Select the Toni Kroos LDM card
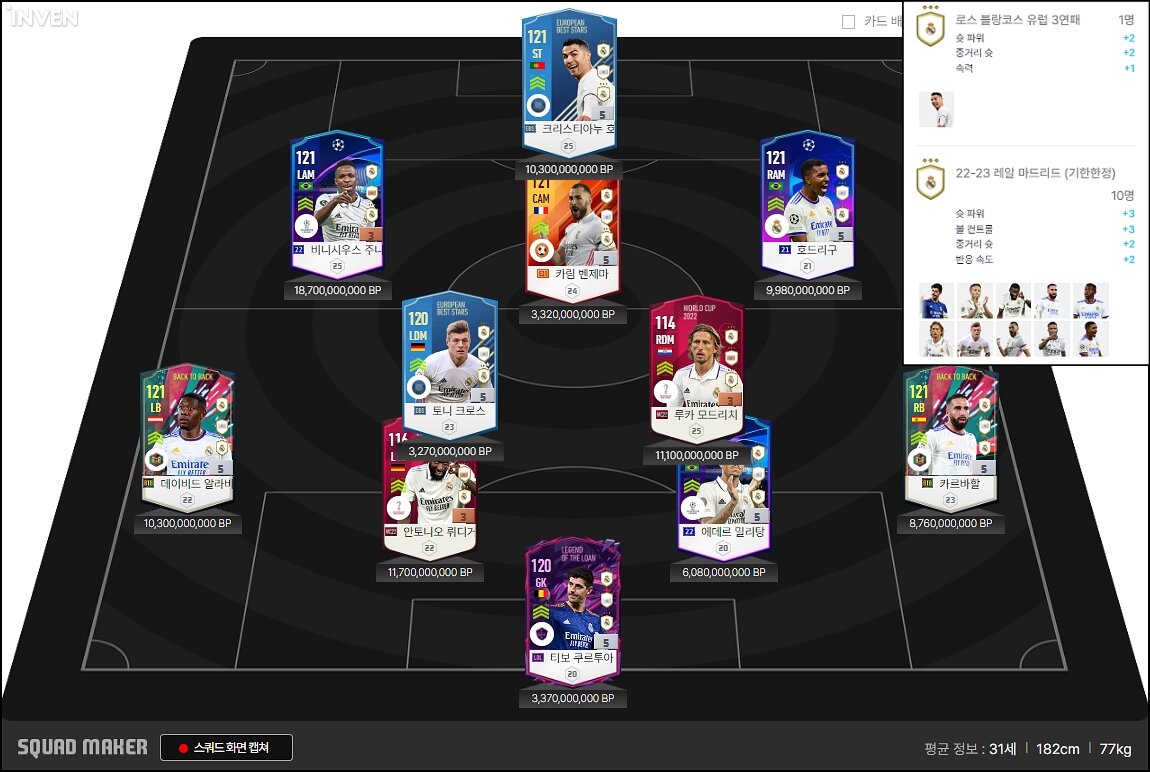The height and width of the screenshot is (772, 1150). (449, 360)
